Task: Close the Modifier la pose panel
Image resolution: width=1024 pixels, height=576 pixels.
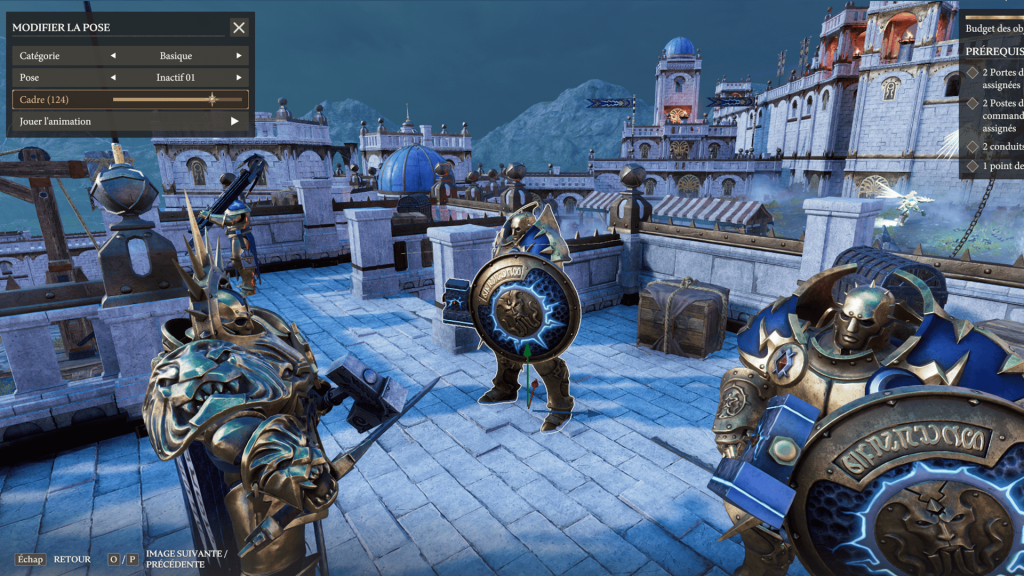Action: click(238, 28)
